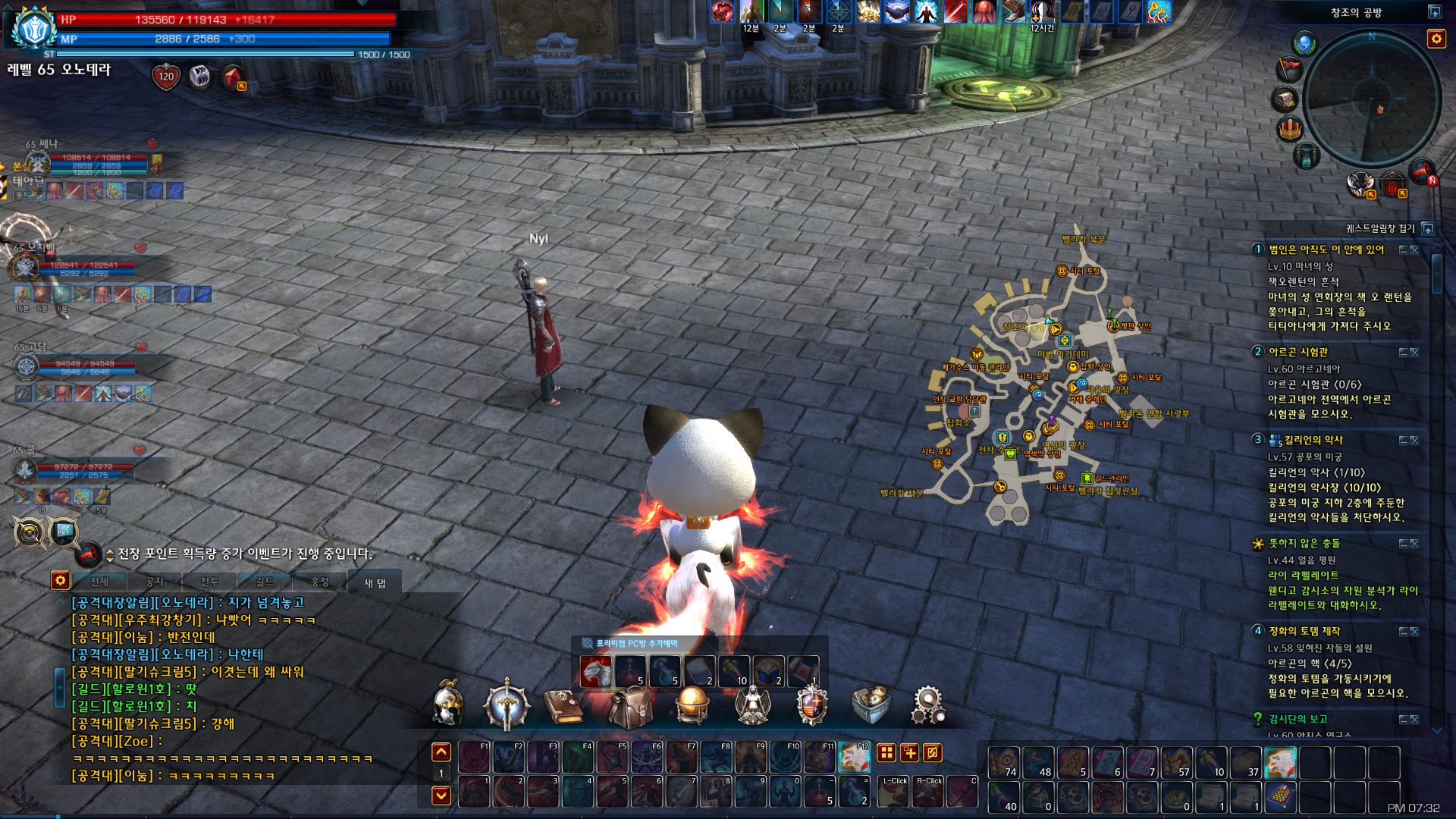Viewport: 1456px width, 819px height.
Task: Open minimap settings gear button
Action: click(x=1436, y=39)
